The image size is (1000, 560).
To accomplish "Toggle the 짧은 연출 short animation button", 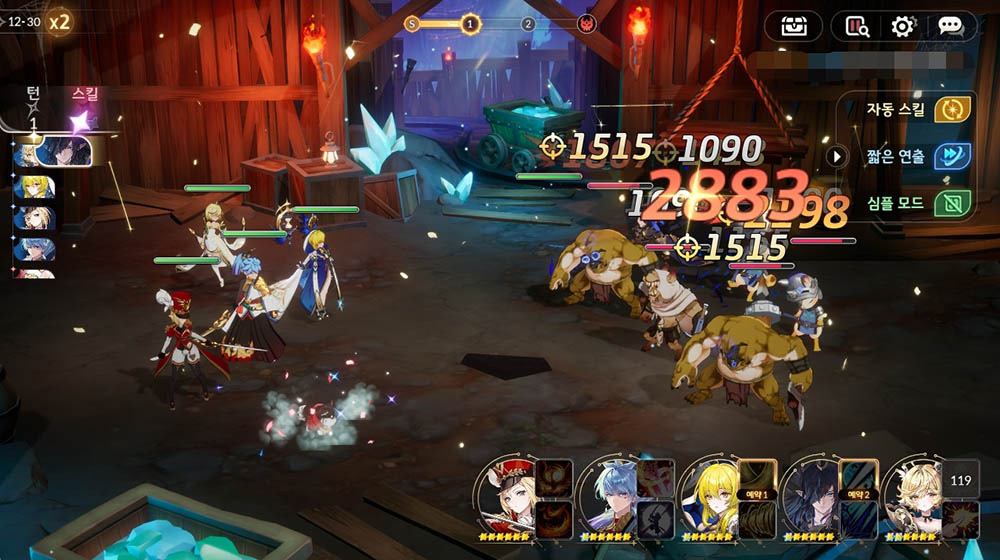I will (x=951, y=156).
